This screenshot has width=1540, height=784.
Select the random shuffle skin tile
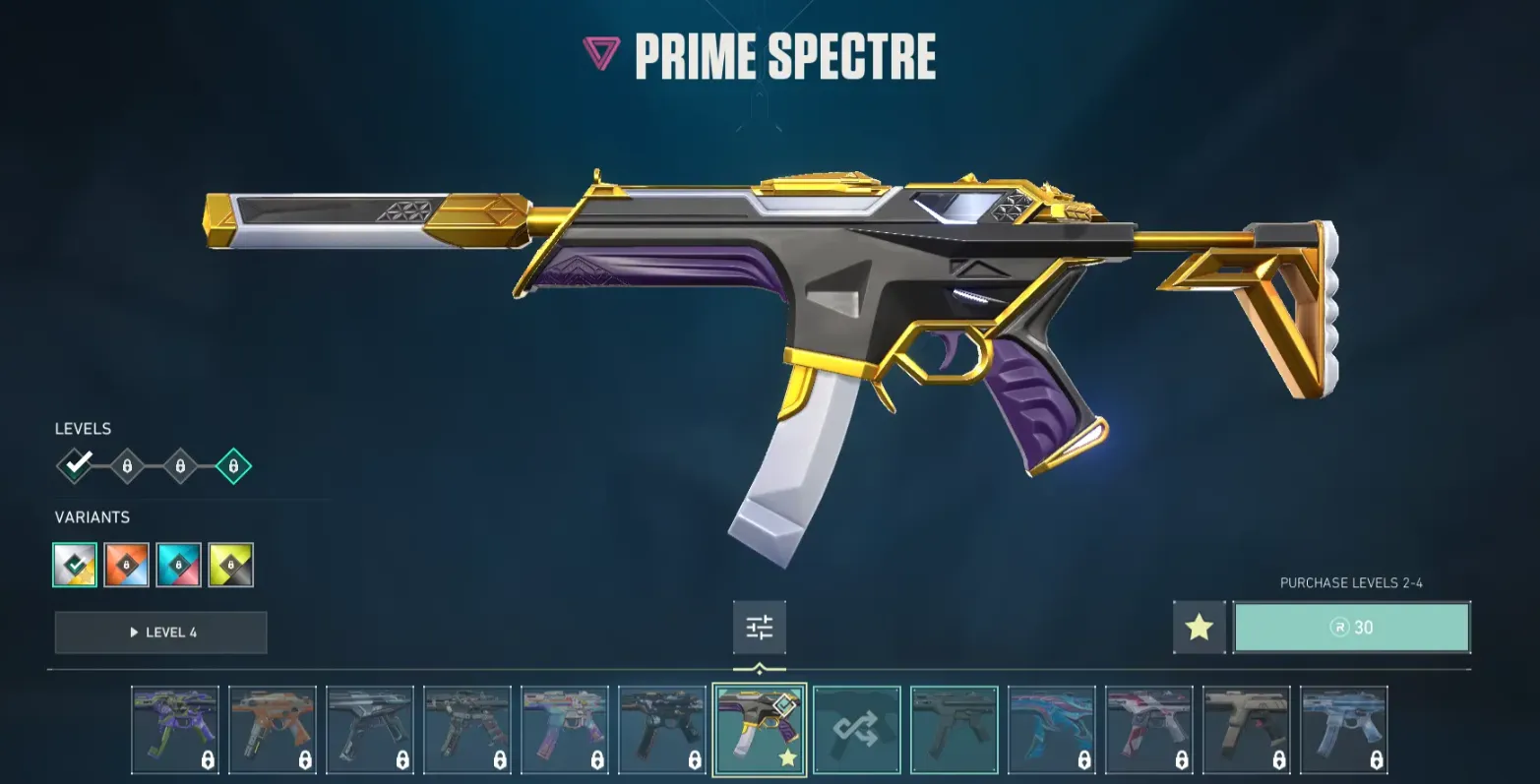click(856, 729)
